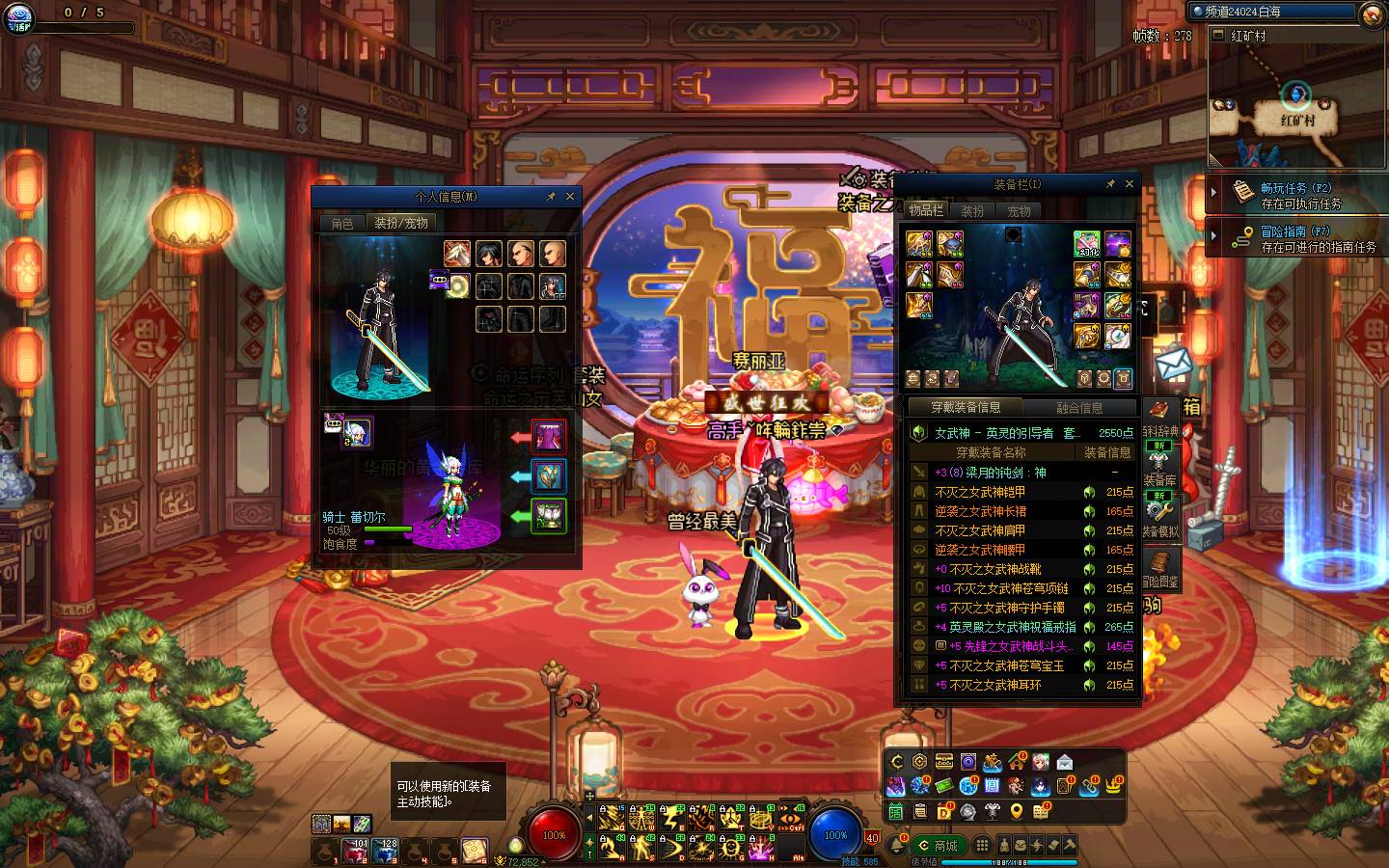
Task: Open the 商城 shop button
Action: (937, 845)
